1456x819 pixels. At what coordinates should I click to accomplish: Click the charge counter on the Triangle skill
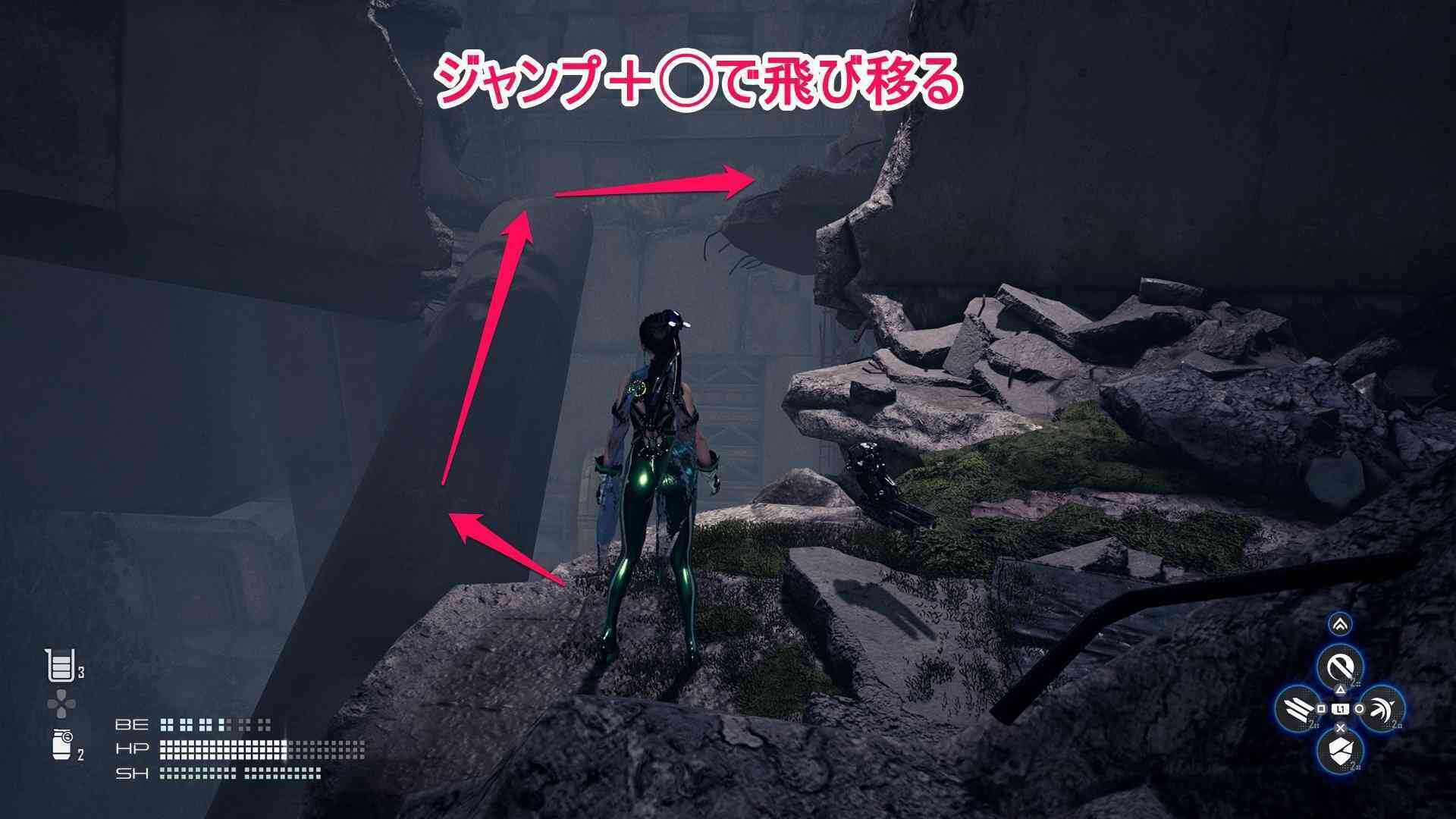click(1353, 683)
